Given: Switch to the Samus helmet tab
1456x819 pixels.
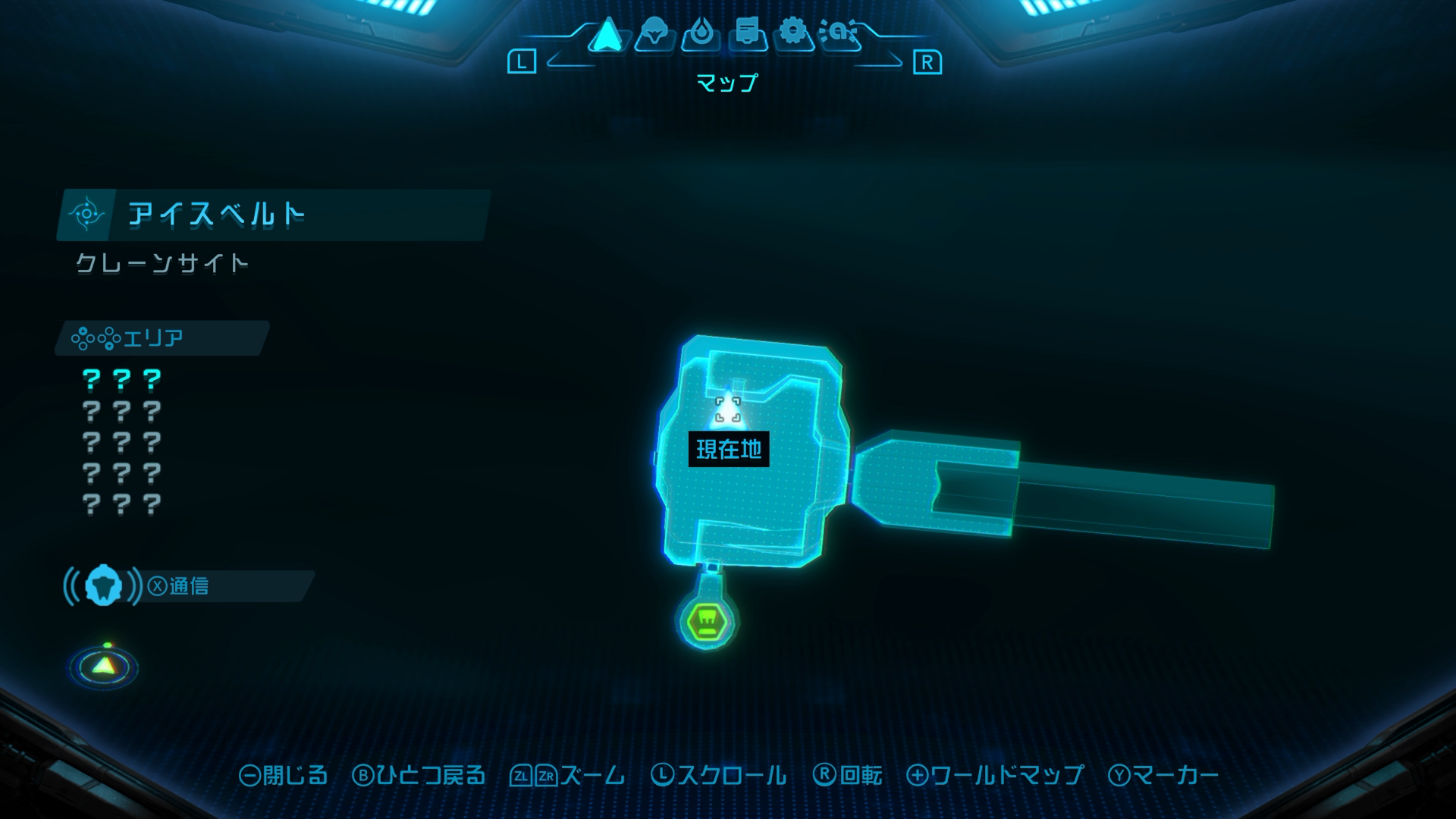Looking at the screenshot, I should (654, 34).
